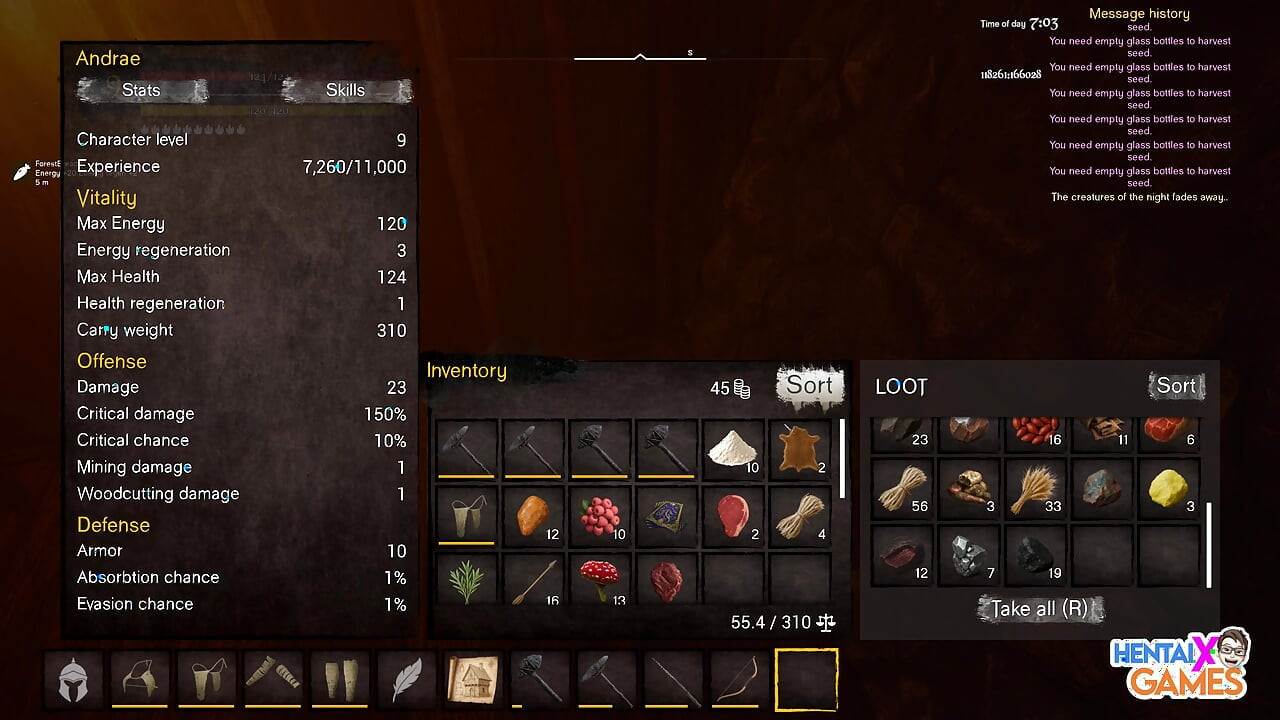Image resolution: width=1280 pixels, height=720 pixels.
Task: Select the white flour pile in inventory
Action: (x=733, y=450)
